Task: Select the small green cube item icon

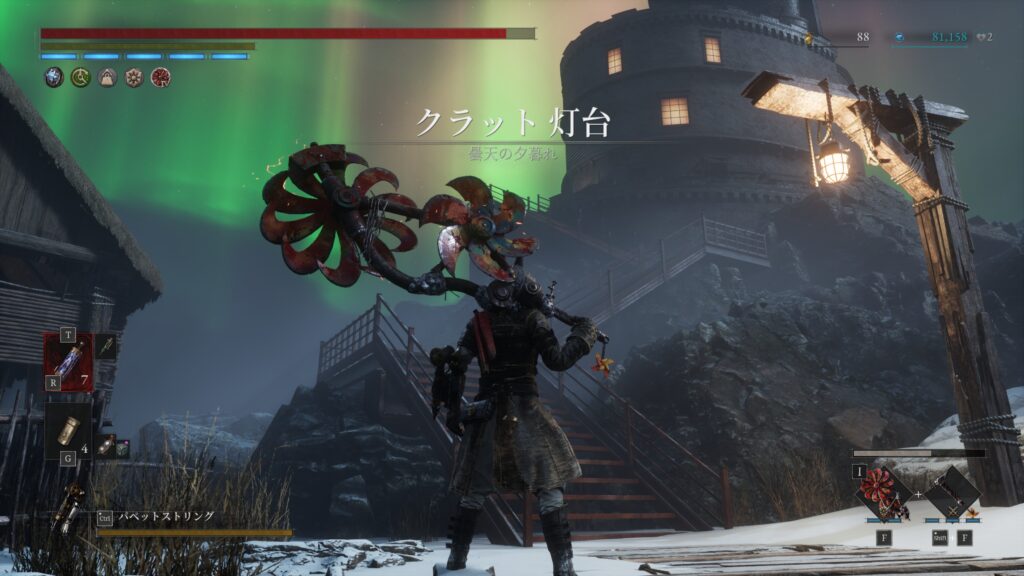Action: pos(121,449)
